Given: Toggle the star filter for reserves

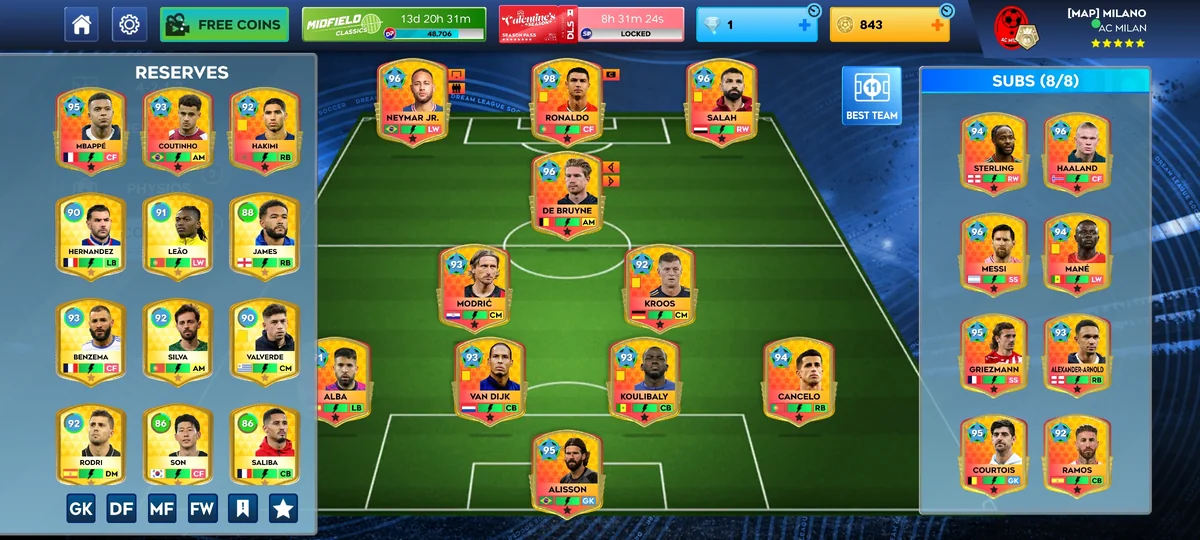Looking at the screenshot, I should click(x=283, y=508).
